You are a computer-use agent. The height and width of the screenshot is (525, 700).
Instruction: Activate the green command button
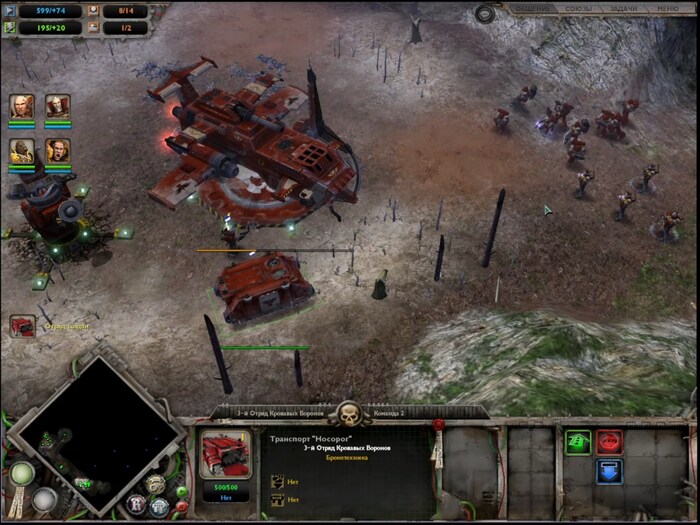tap(578, 443)
